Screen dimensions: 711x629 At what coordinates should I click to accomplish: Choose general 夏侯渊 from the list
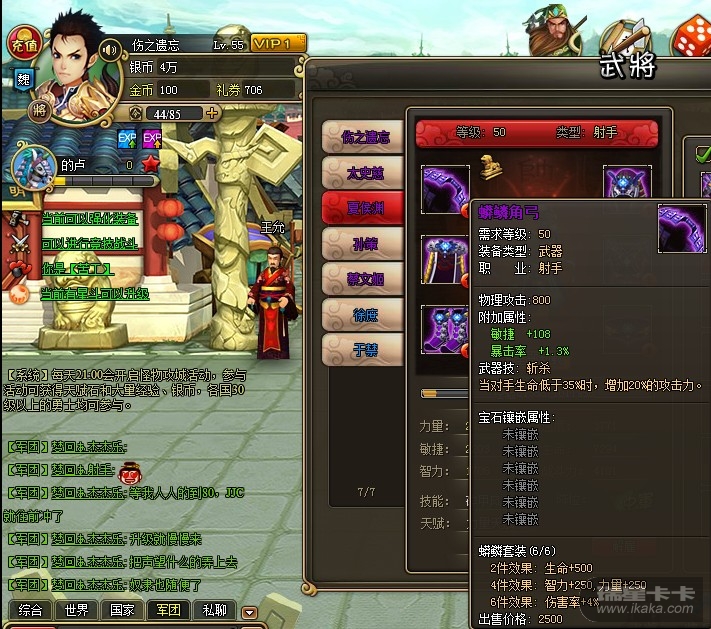click(x=364, y=208)
